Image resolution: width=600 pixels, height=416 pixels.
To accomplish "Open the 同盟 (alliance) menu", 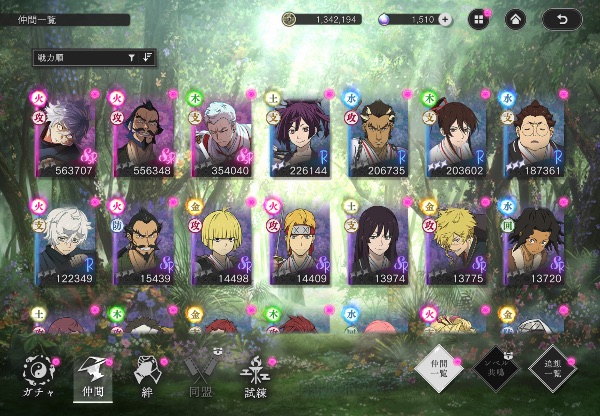I will [199, 379].
